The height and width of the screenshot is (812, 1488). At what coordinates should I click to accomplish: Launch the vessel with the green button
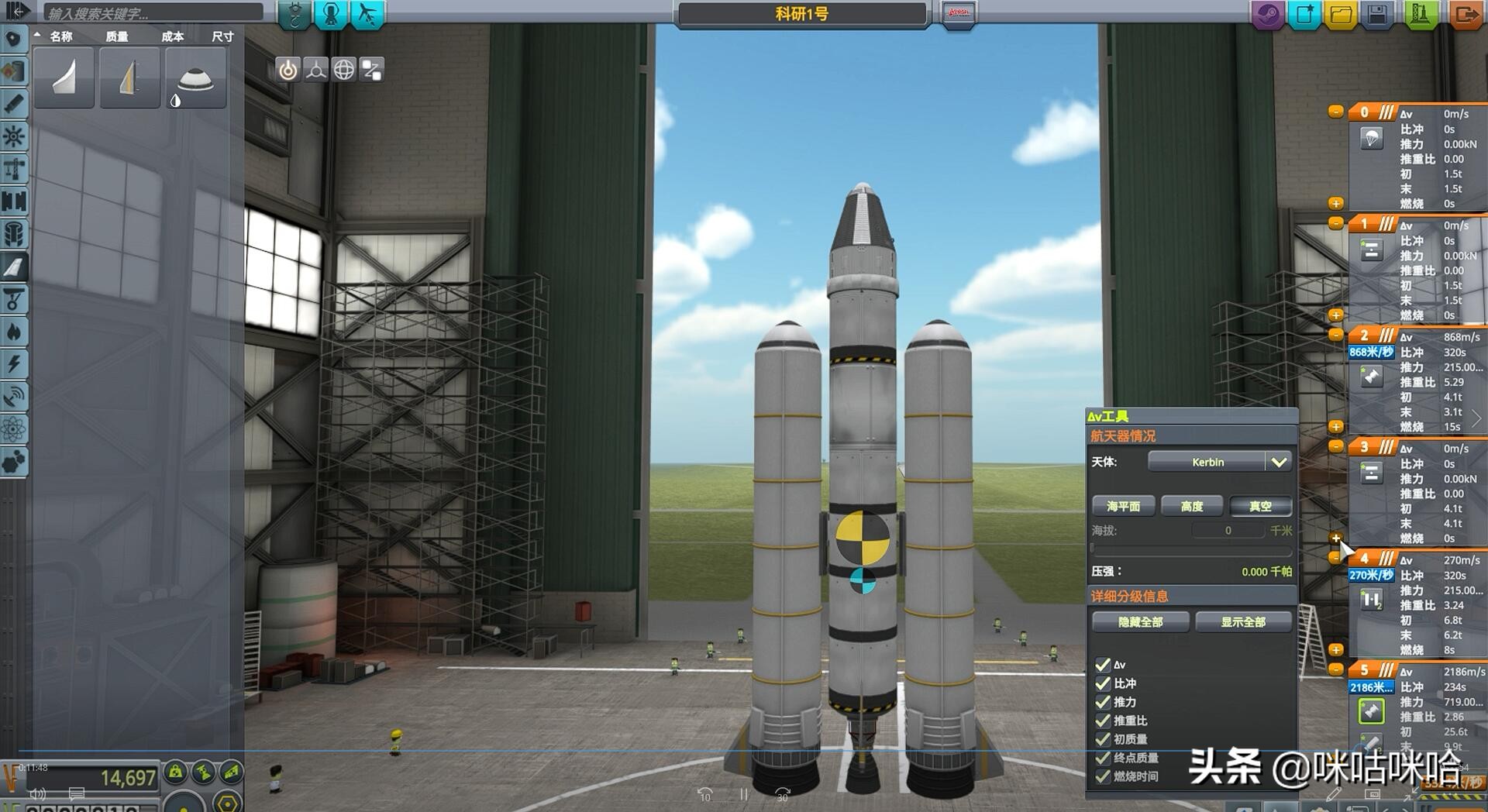pos(1420,14)
